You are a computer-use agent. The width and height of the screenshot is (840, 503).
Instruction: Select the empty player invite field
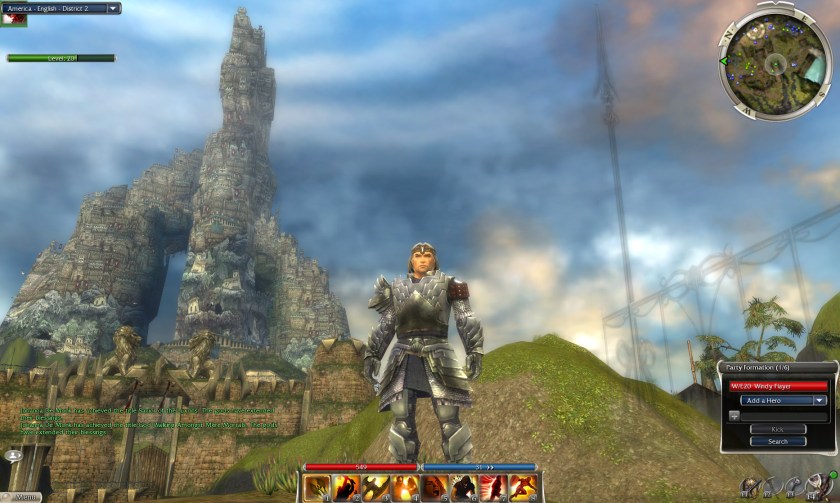[x=783, y=415]
